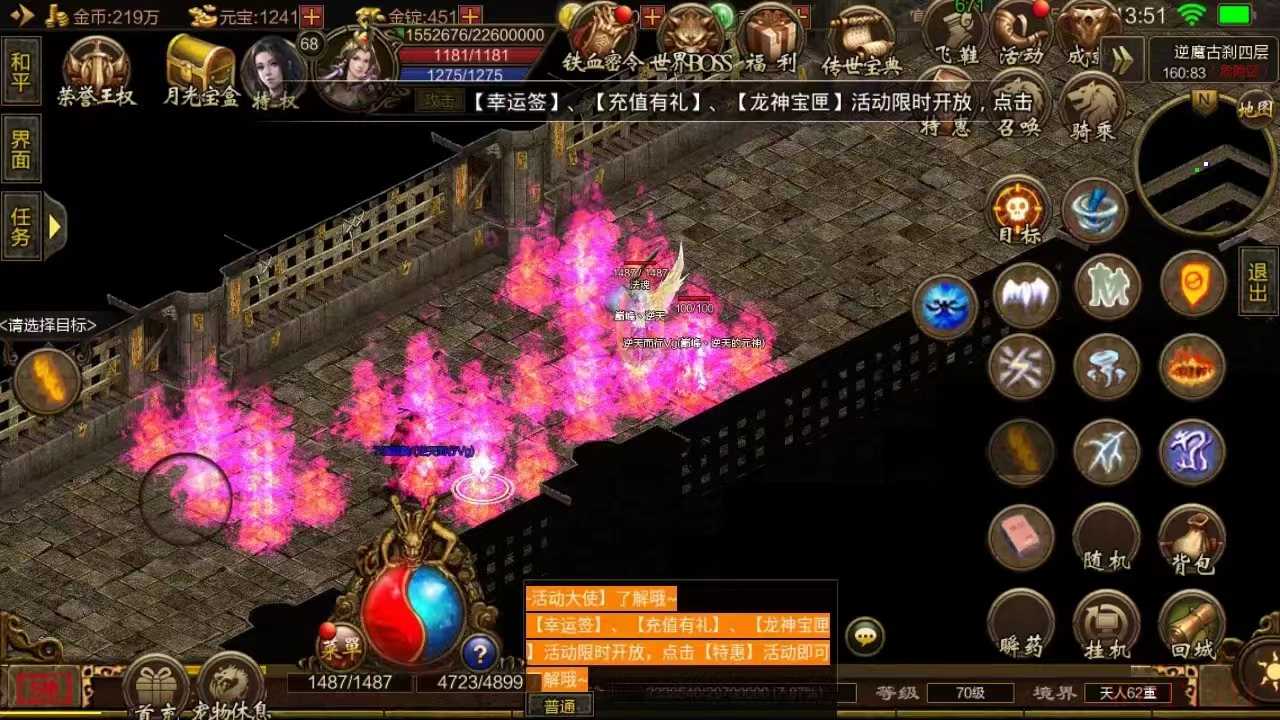Open the 界面 interface tab
The height and width of the screenshot is (720, 1280).
pos(21,149)
